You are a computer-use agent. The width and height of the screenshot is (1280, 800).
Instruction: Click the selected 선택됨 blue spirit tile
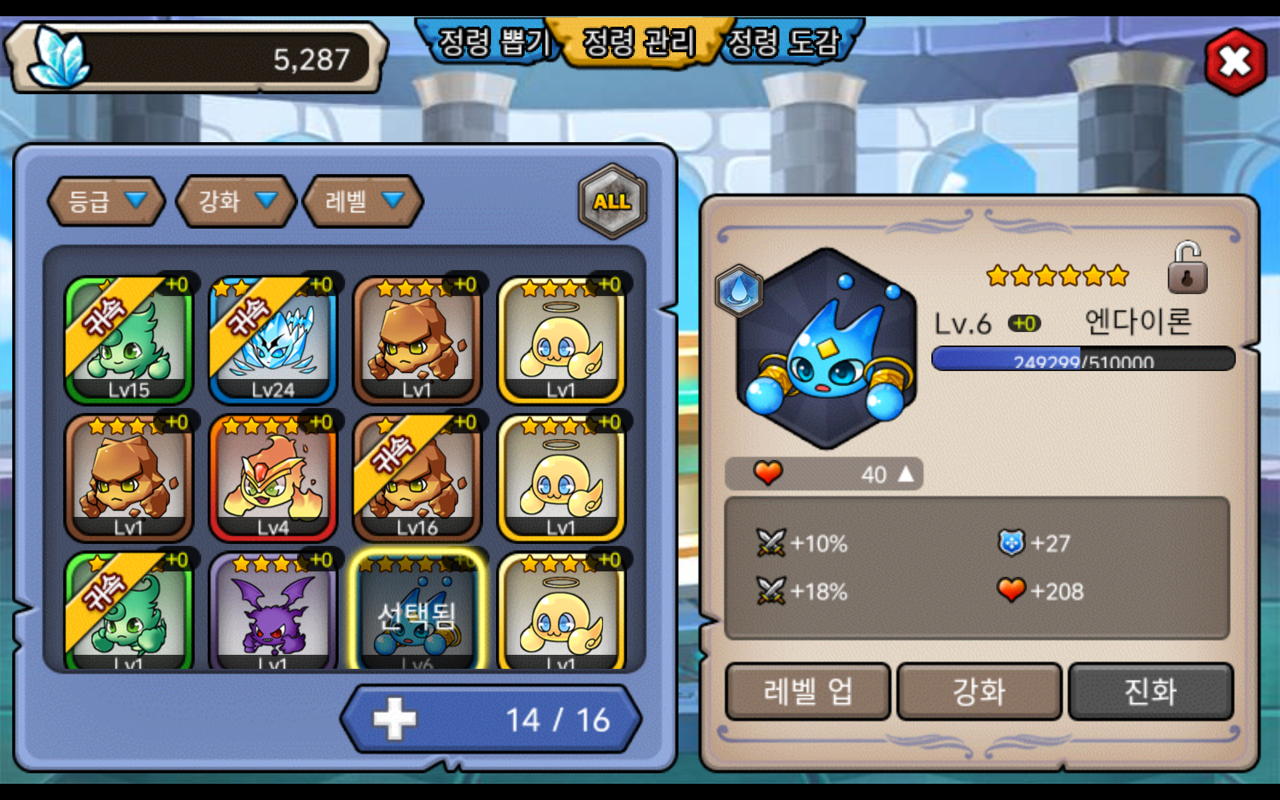pyautogui.click(x=417, y=612)
